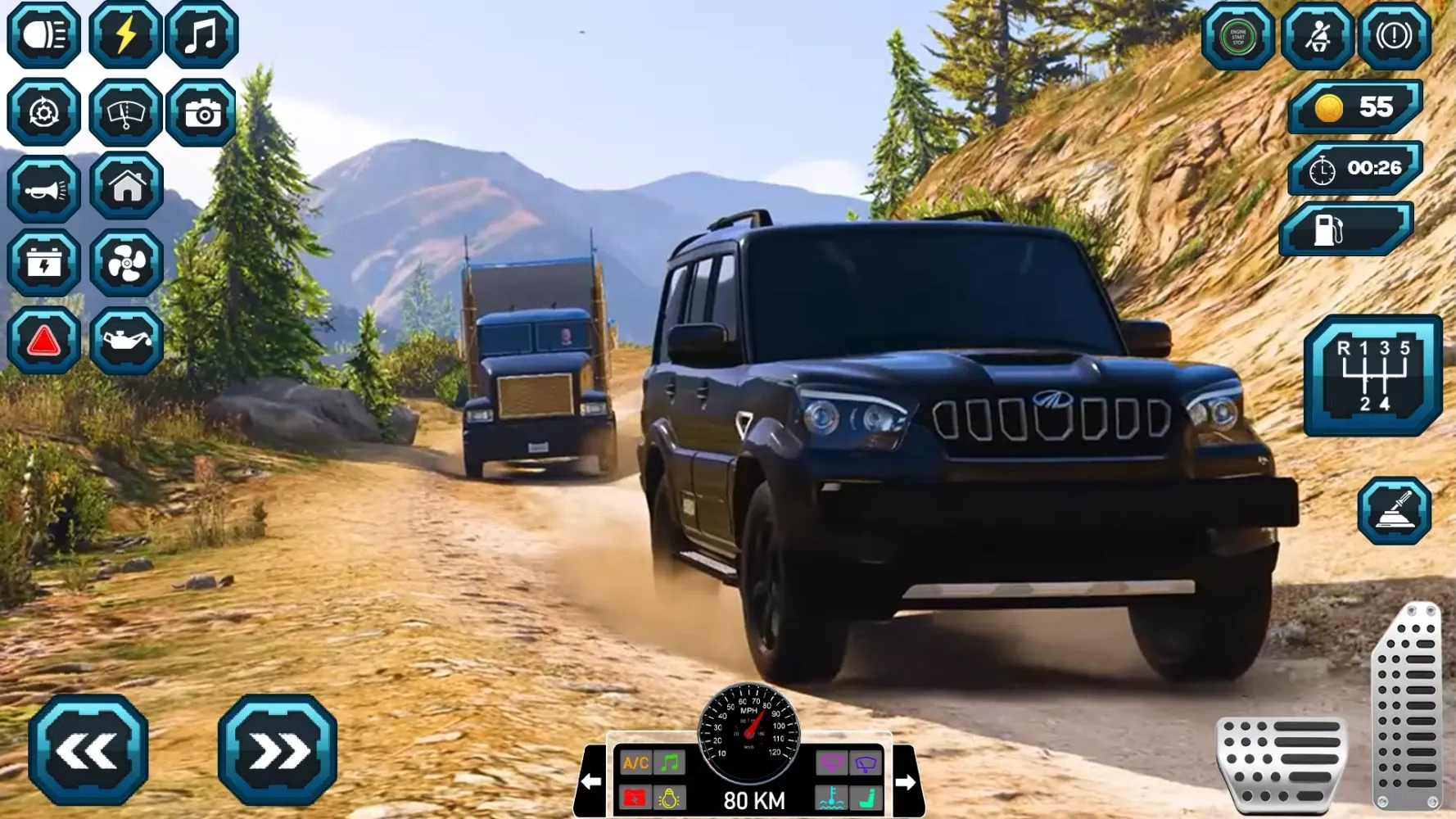Open the gear shifter panel
Screen dimensions: 1456x819
[1373, 375]
